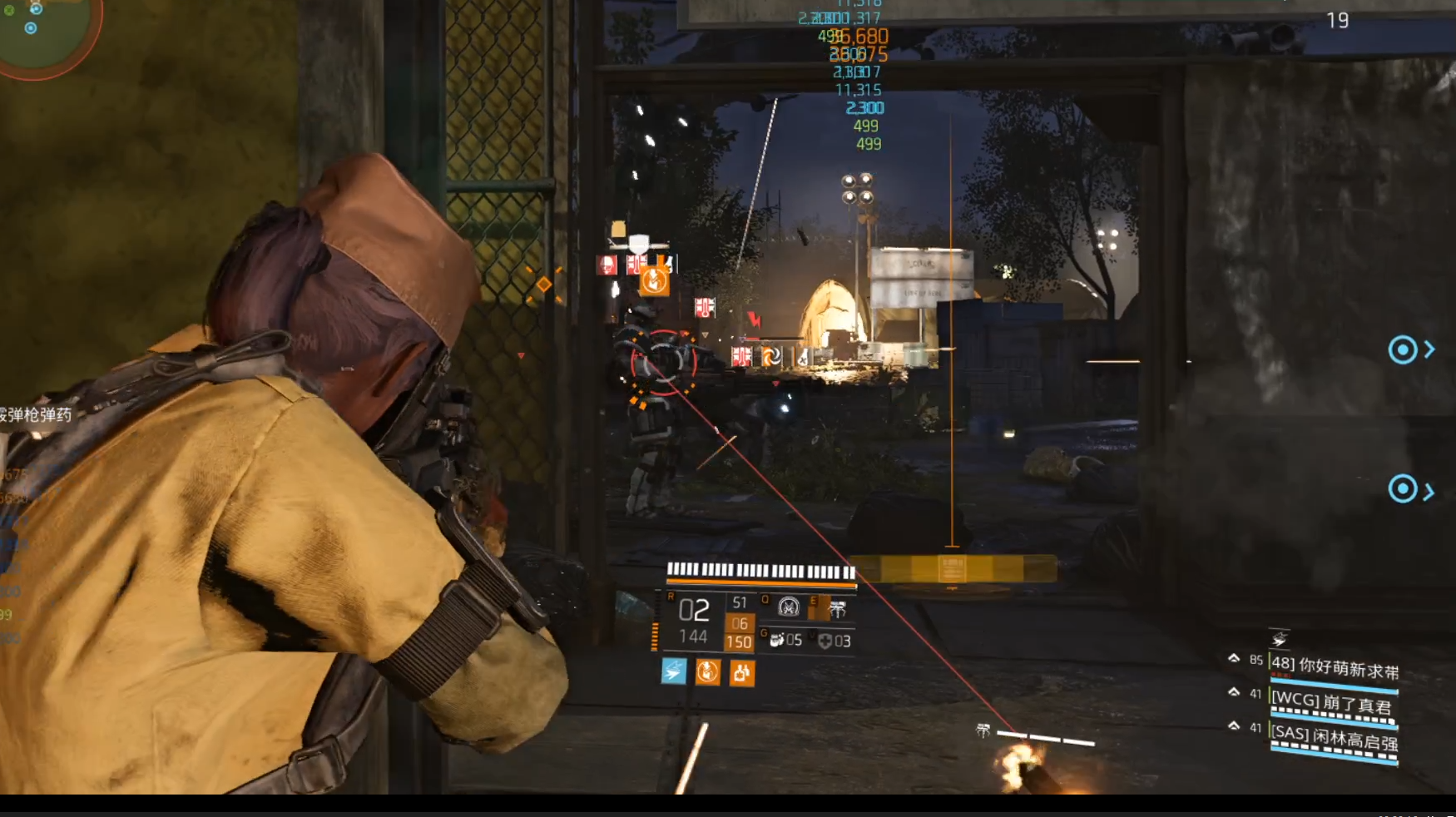Inspect the orange target silhouettes buff icon
The image size is (1456, 817).
point(741,672)
